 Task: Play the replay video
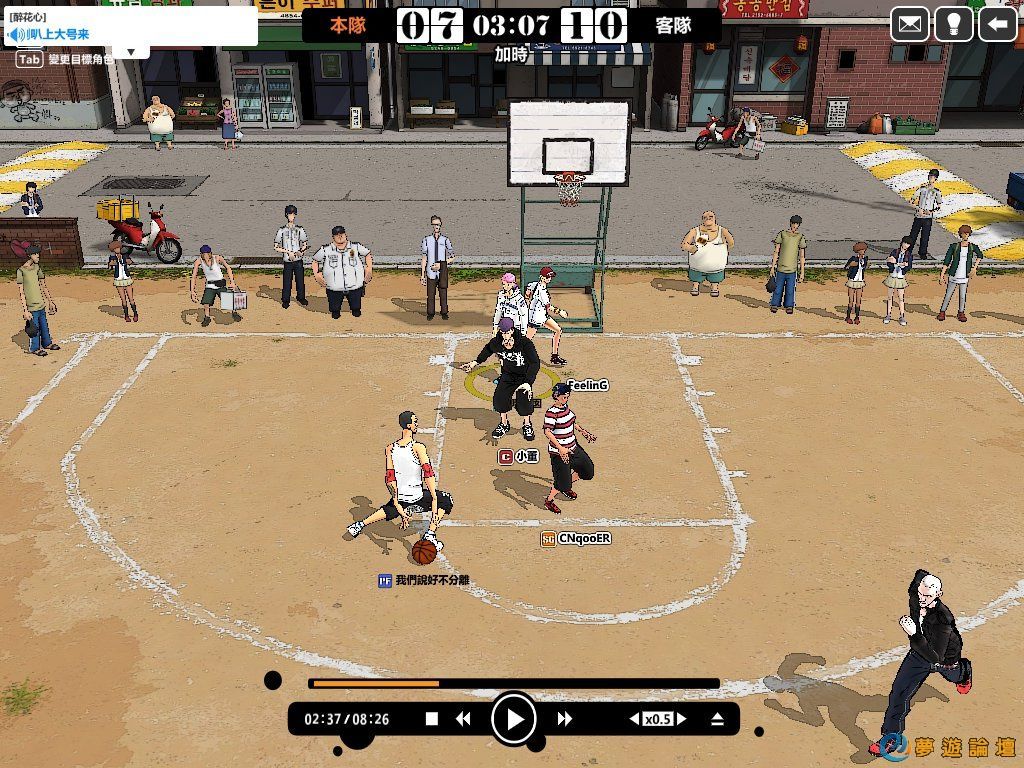513,718
